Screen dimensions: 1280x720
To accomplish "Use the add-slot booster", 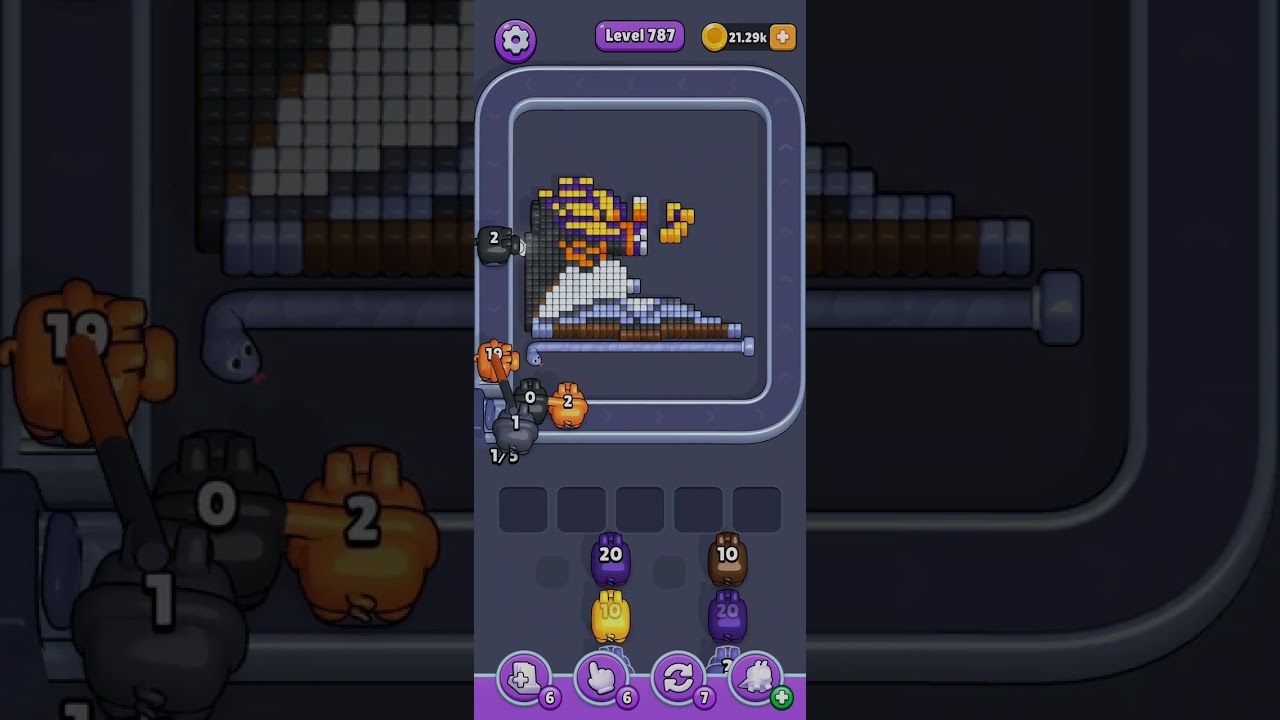I will pyautogui.click(x=524, y=679).
